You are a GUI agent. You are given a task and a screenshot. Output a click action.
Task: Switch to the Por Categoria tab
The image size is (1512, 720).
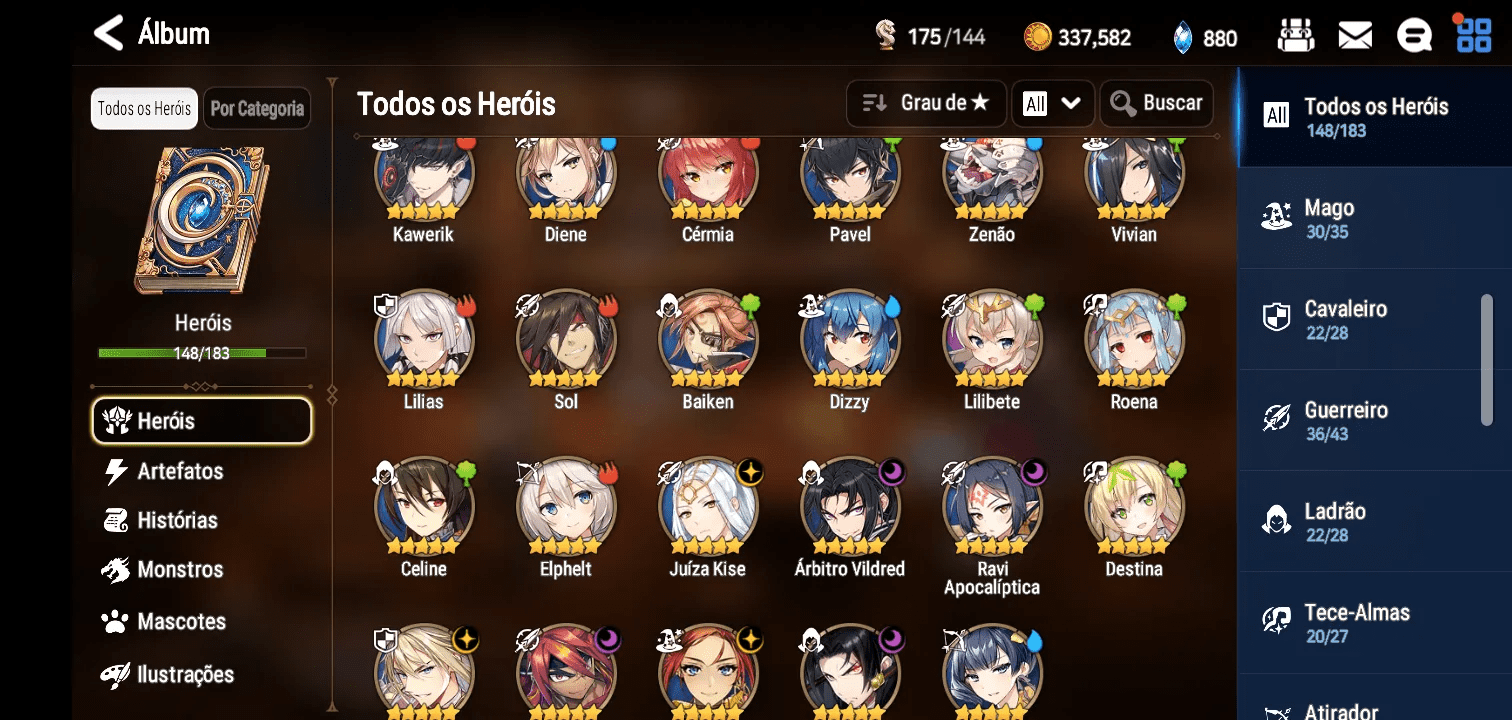[x=257, y=109]
